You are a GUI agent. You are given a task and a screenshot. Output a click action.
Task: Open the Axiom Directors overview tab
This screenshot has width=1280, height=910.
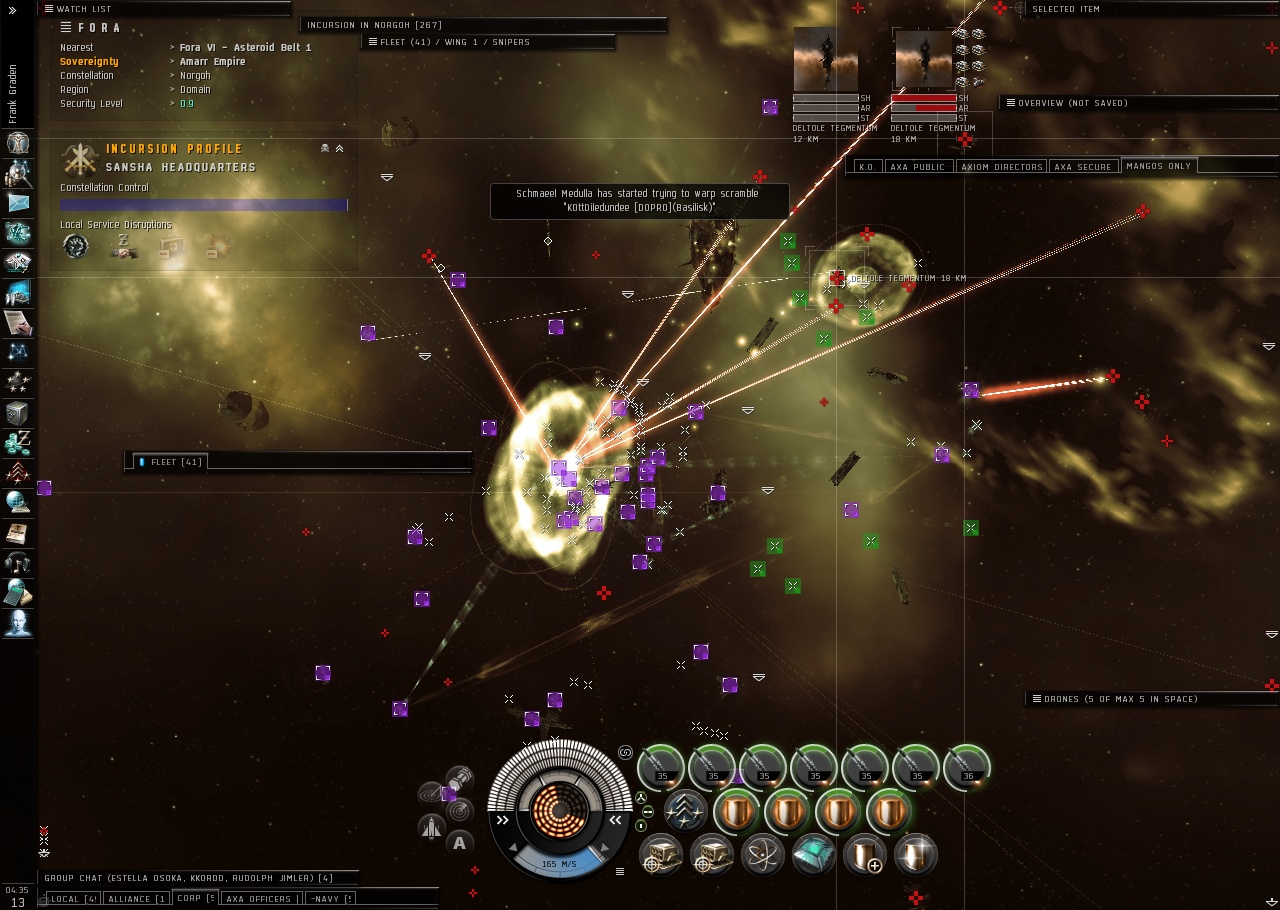[x=1002, y=167]
